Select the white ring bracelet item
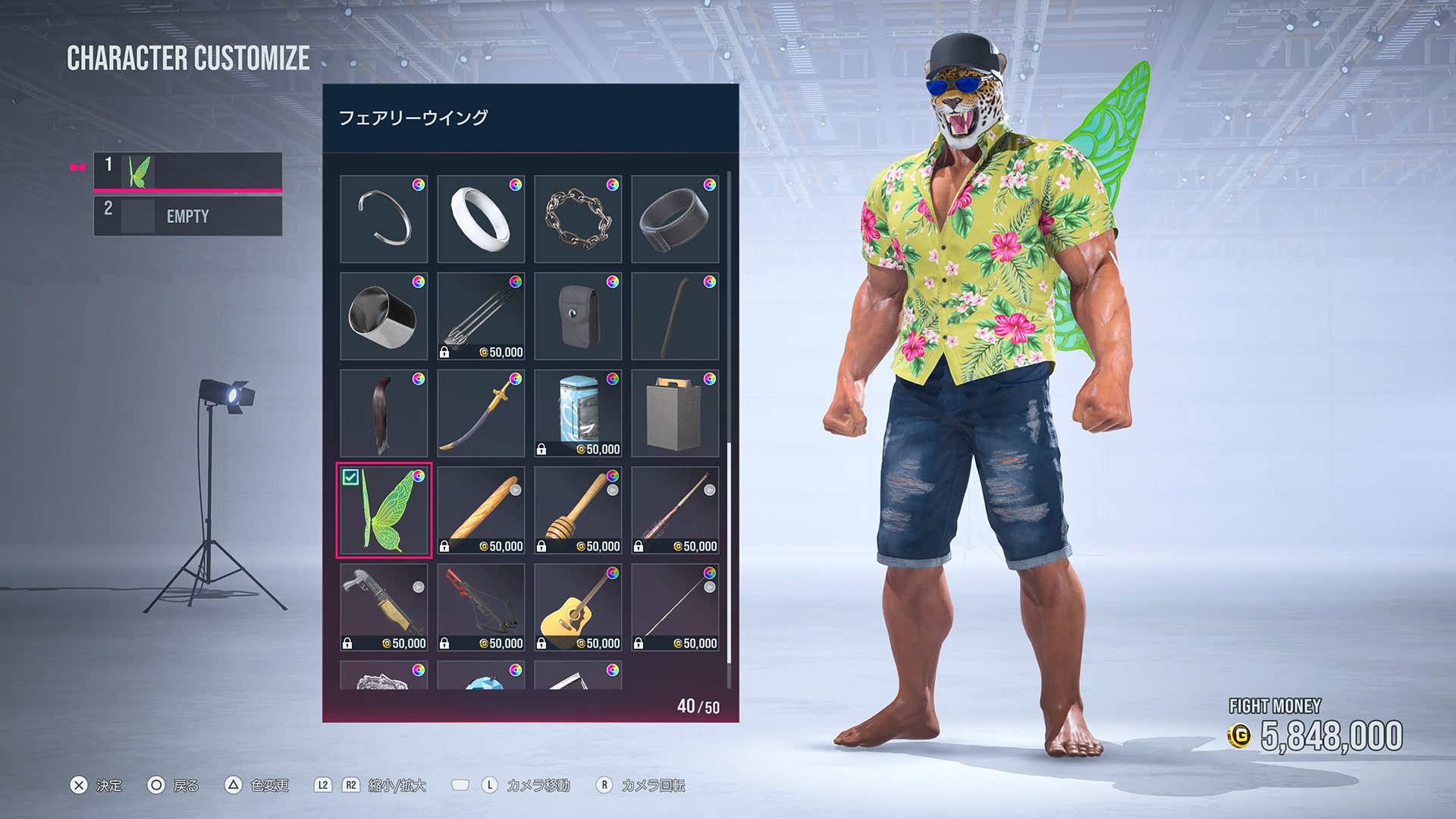This screenshot has width=1456, height=819. point(481,219)
